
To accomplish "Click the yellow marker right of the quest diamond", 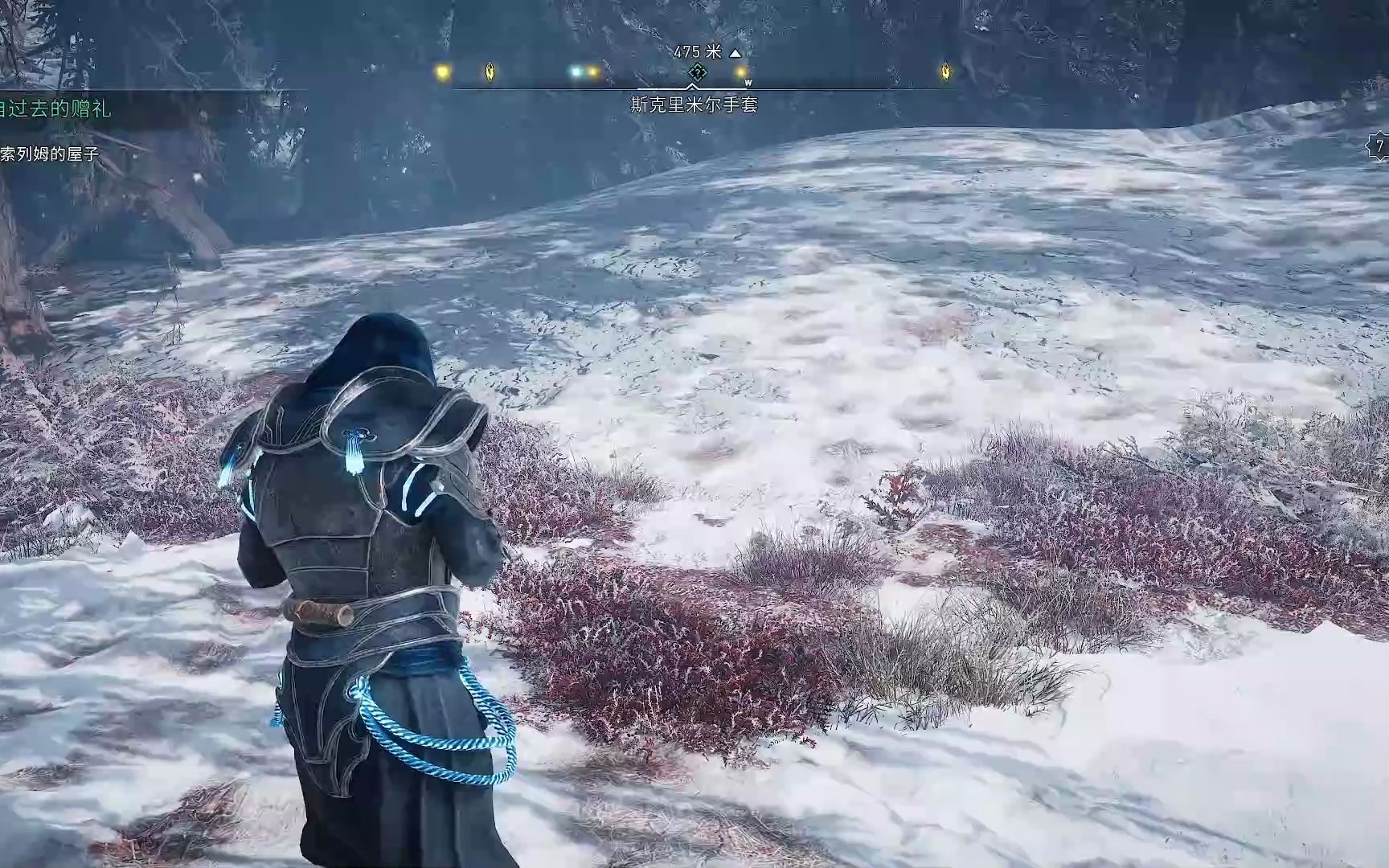I will (x=740, y=73).
